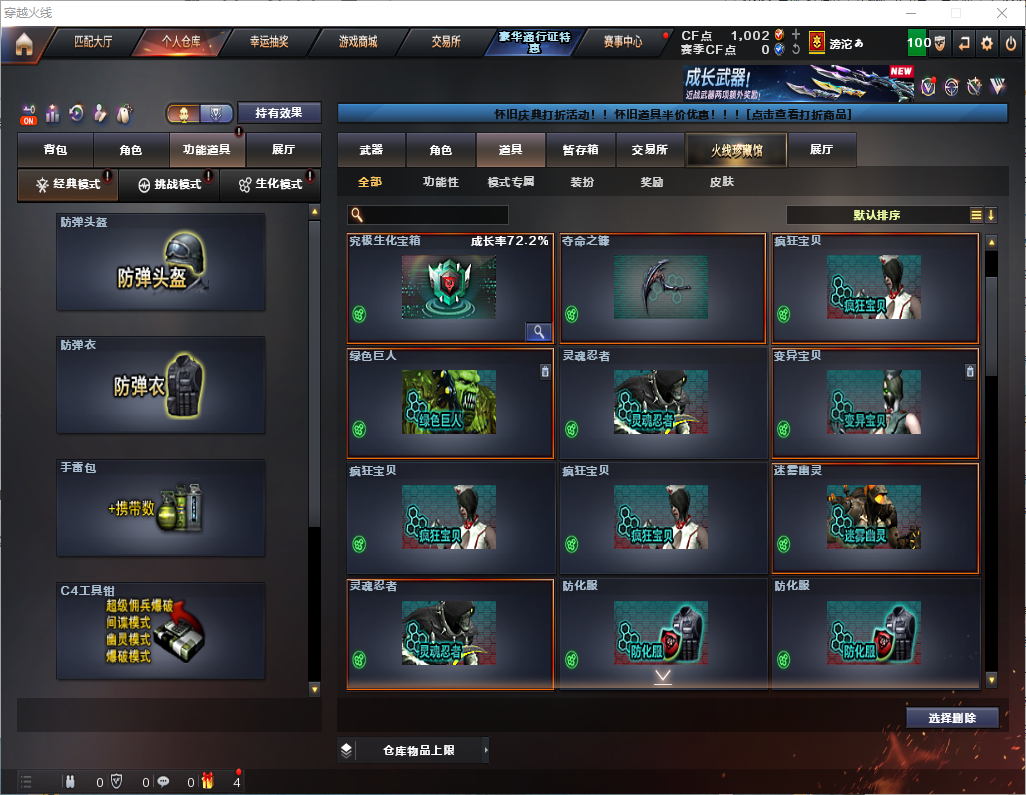Screen dimensions: 1026x795
Task: Select the 防弹头盔 helmet item
Action: [160, 262]
